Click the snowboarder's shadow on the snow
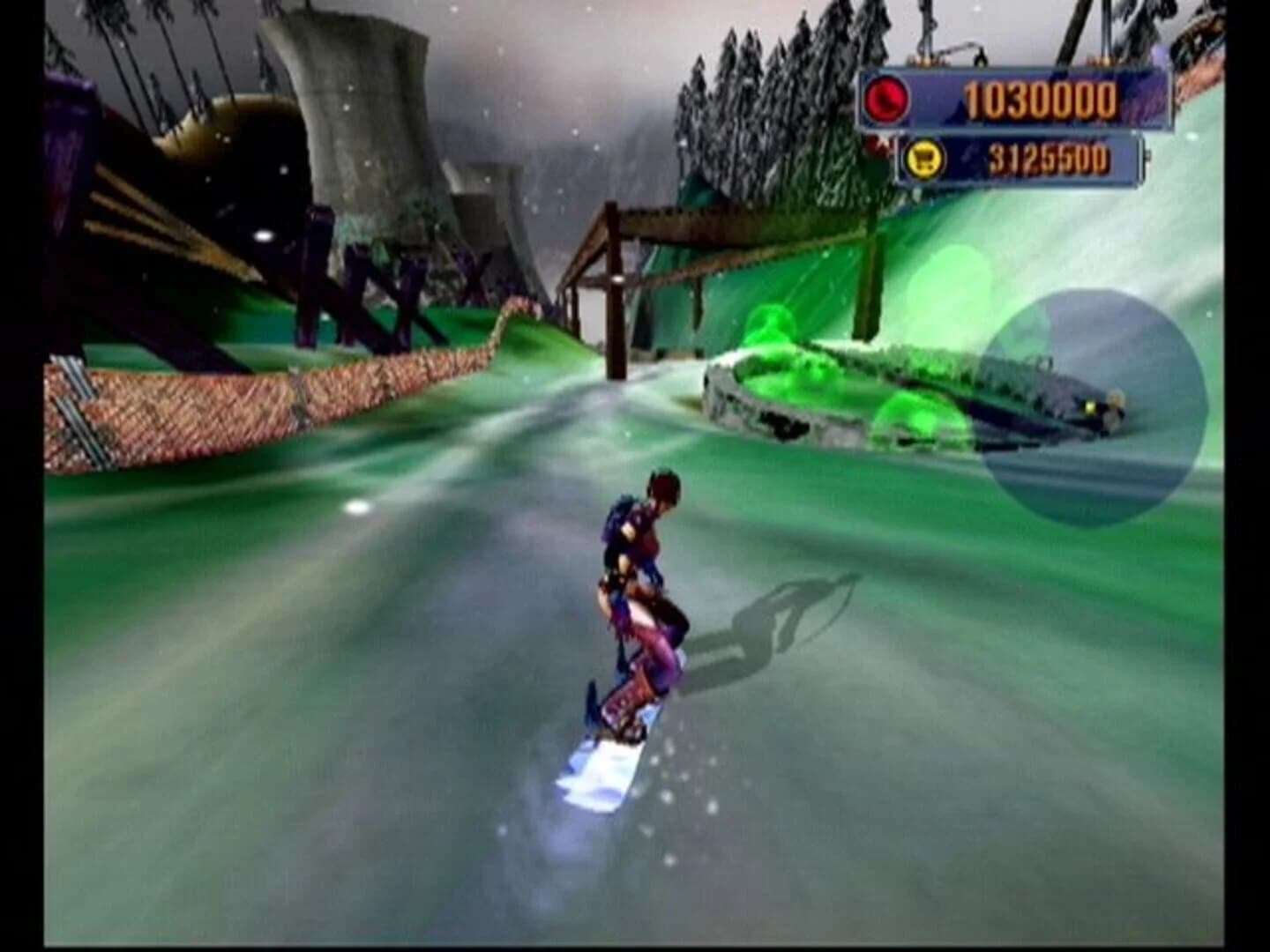 pos(785,608)
